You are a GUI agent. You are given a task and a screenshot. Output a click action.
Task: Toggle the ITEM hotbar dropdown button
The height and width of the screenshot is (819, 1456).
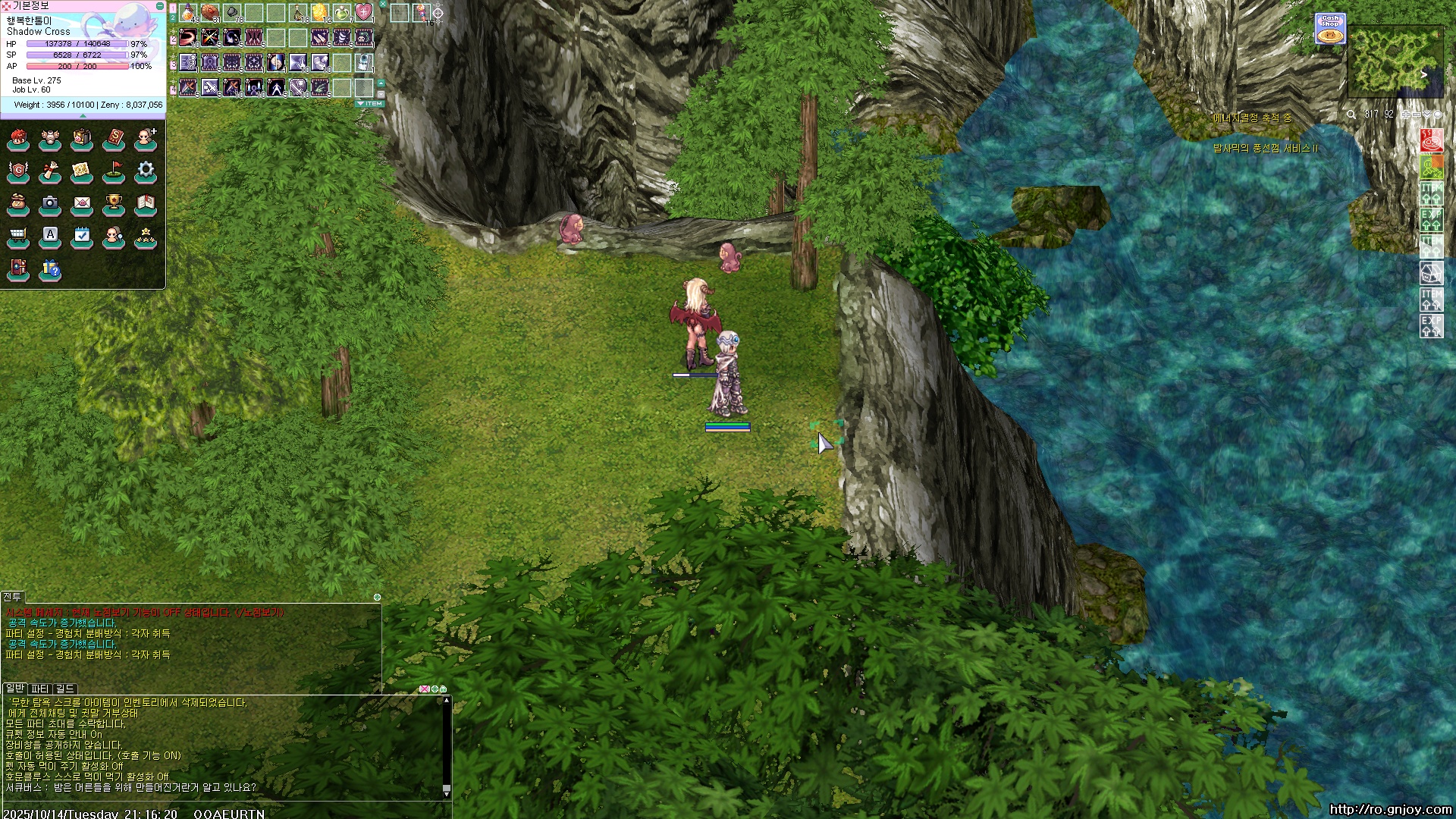[370, 103]
